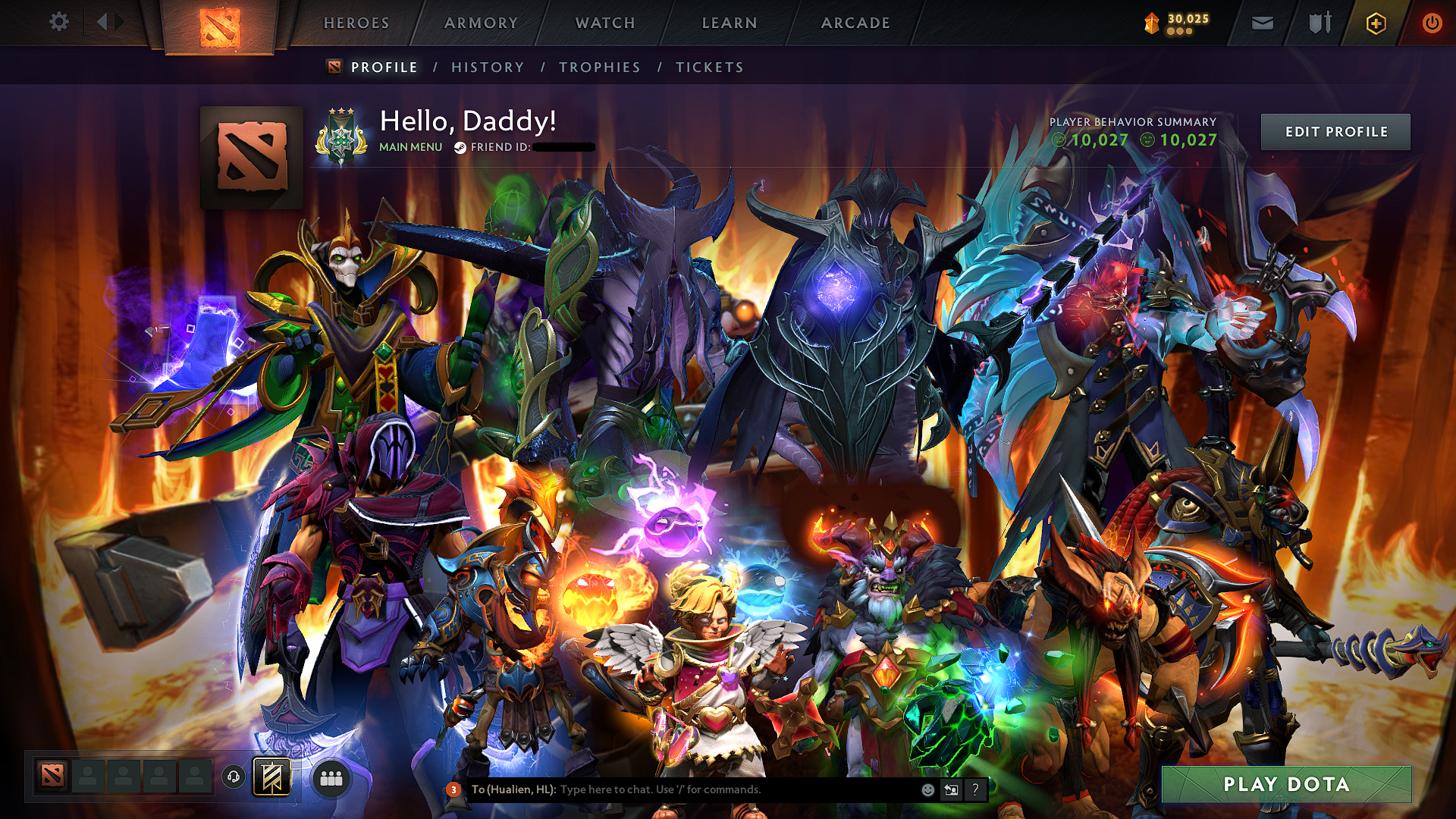Screen dimensions: 1456x819
Task: Return to the Dota 2 home dashboard
Action: (220, 27)
